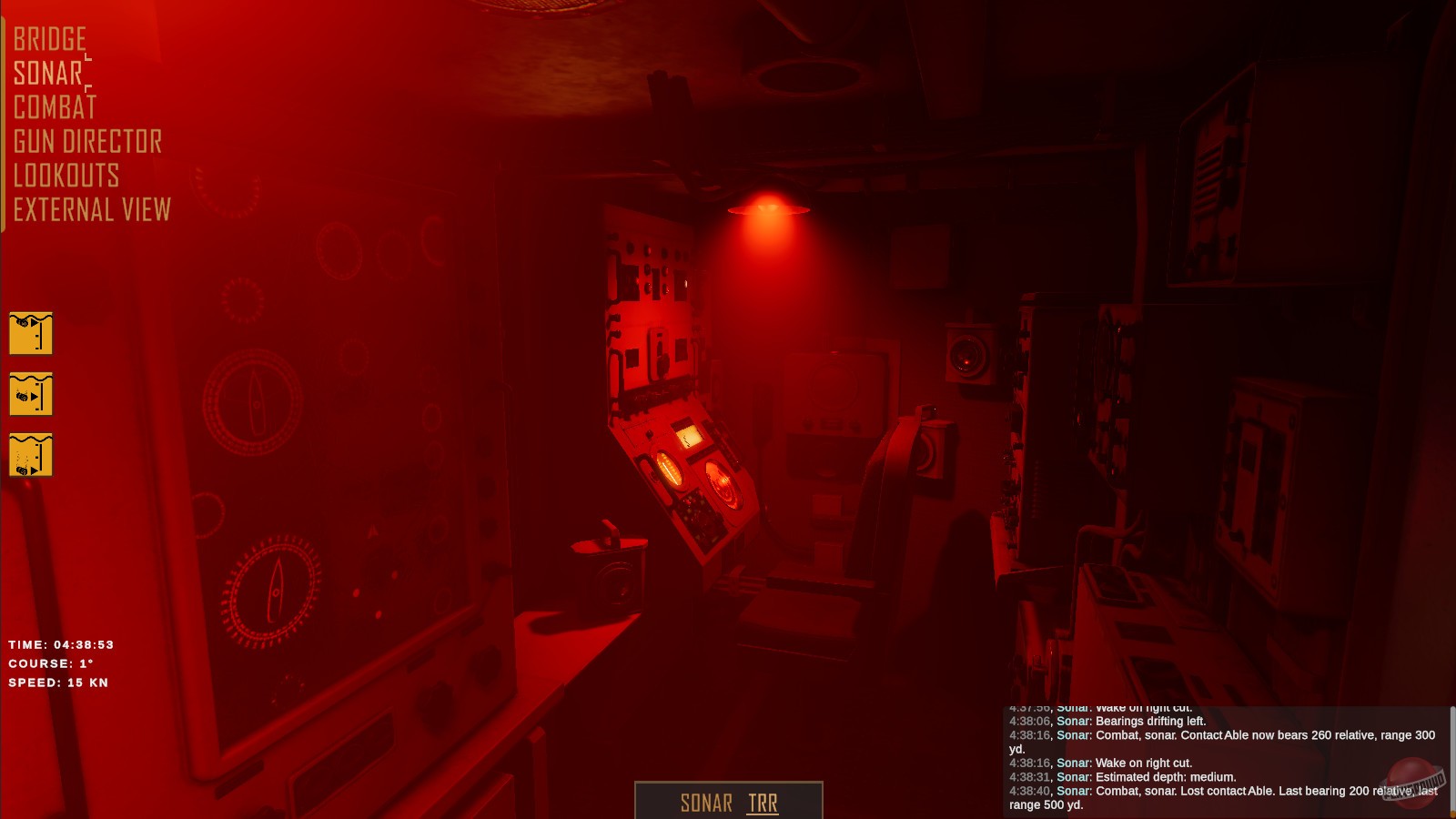Click the 'Estimated depth: medium' sonar report
This screenshot has width=1456, height=819.
(x=1122, y=777)
